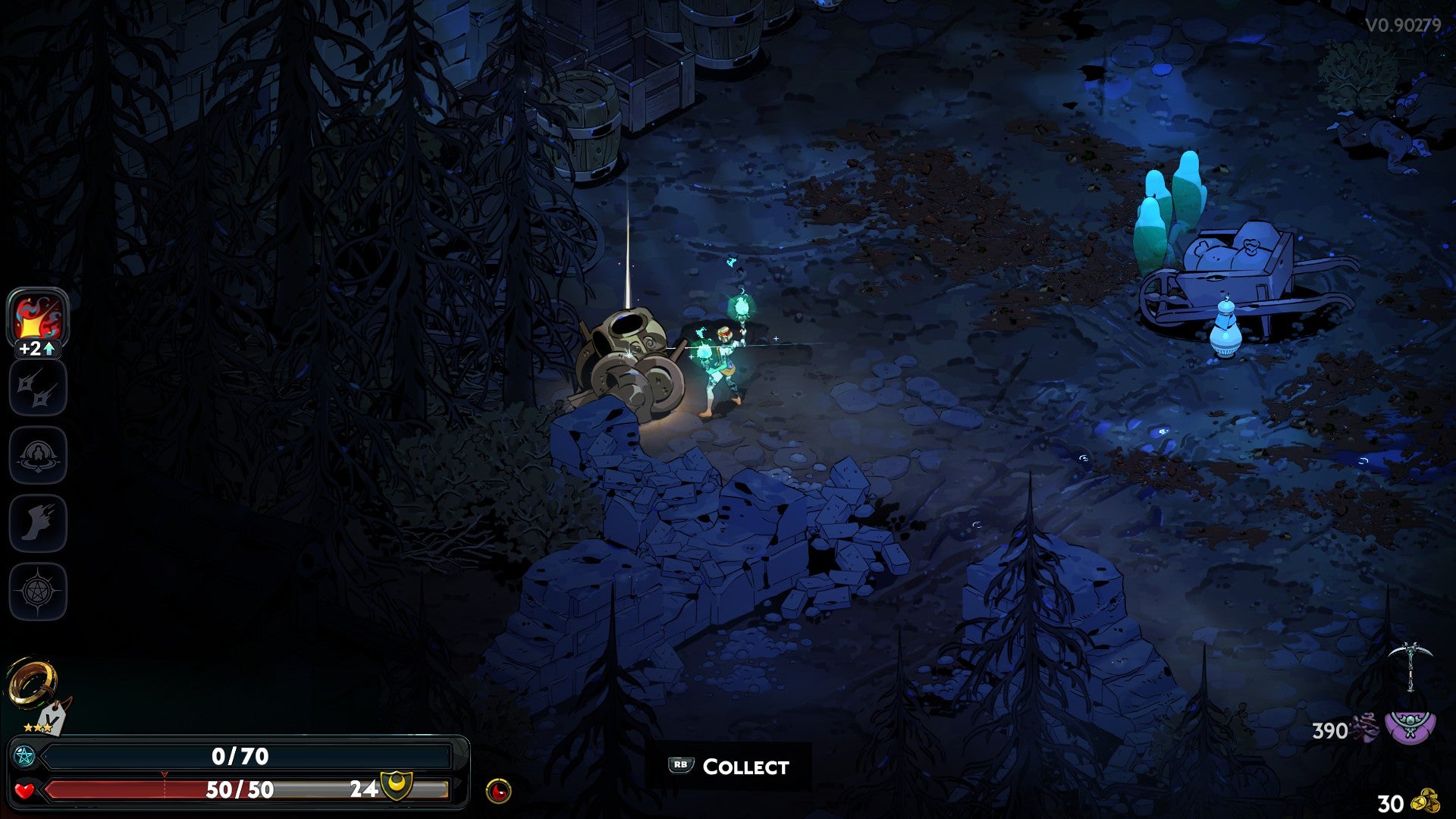The image size is (1456, 819).
Task: Select the pink Psyche pouch icon
Action: coord(1410,726)
